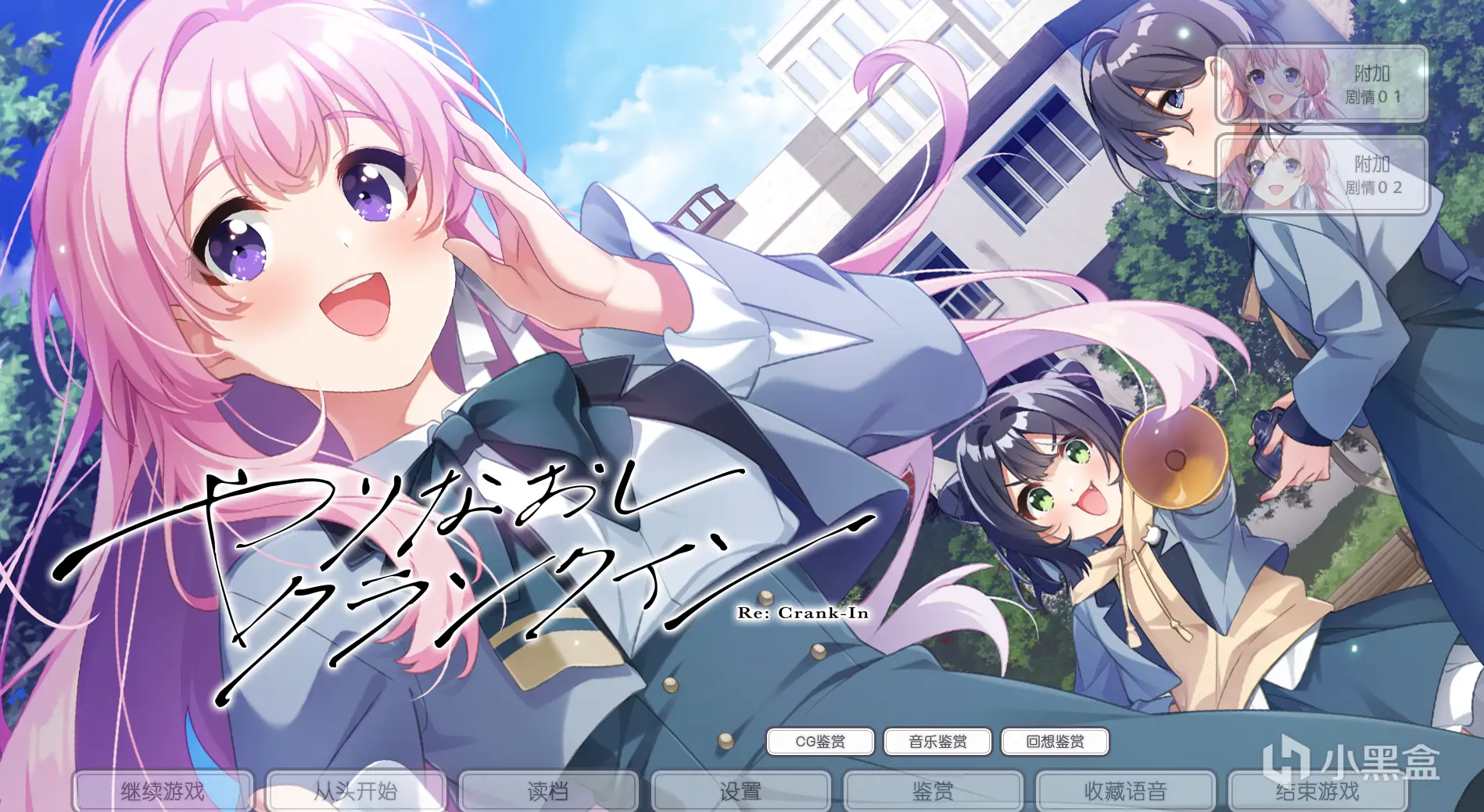Screen dimensions: 1484x812
Task: Open the 回想鉴赏 scene recollection gallery
Action: coord(1055,741)
